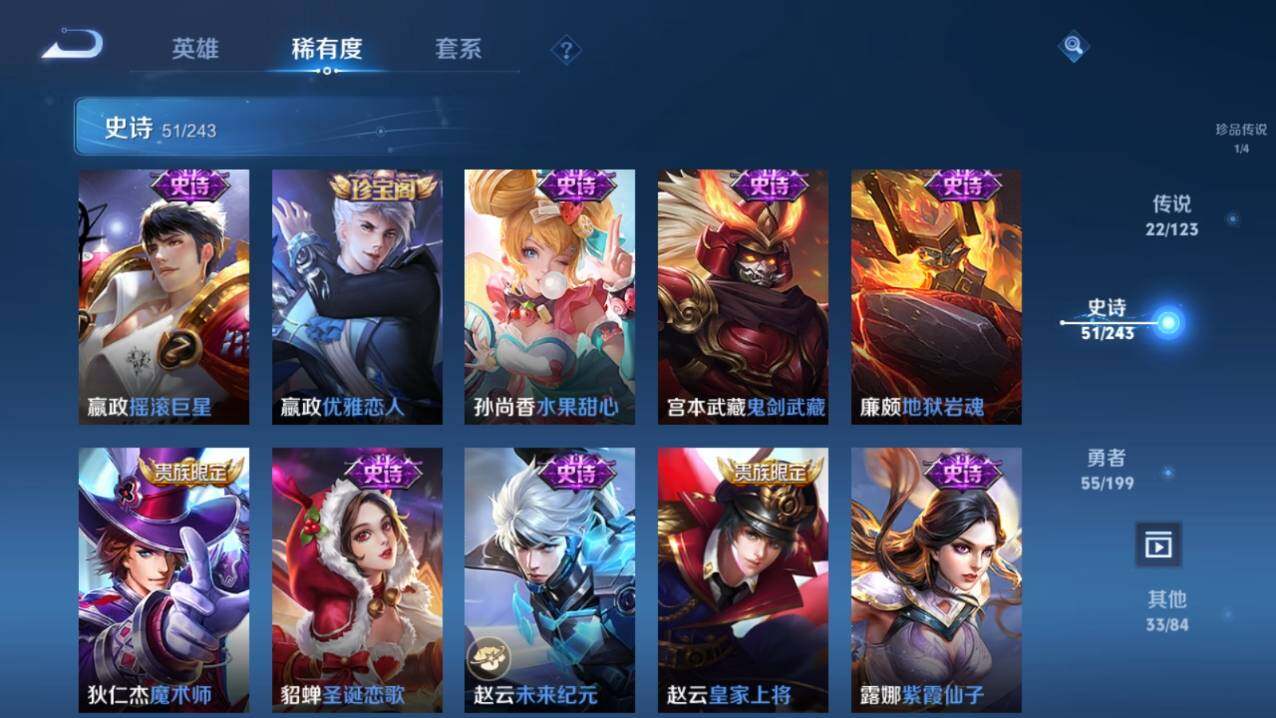This screenshot has height=718, width=1276.
Task: Click the magnifier search icon
Action: pos(1073,45)
